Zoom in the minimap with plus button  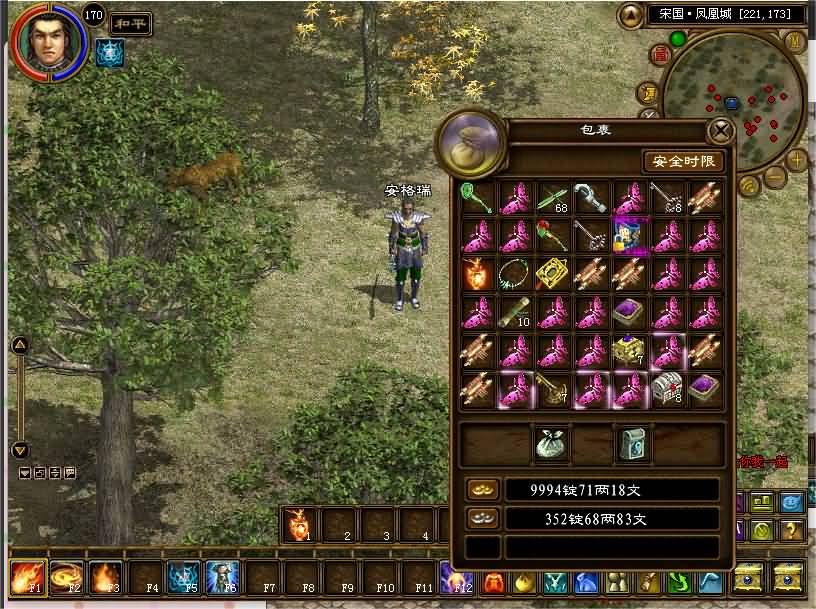pos(796,158)
